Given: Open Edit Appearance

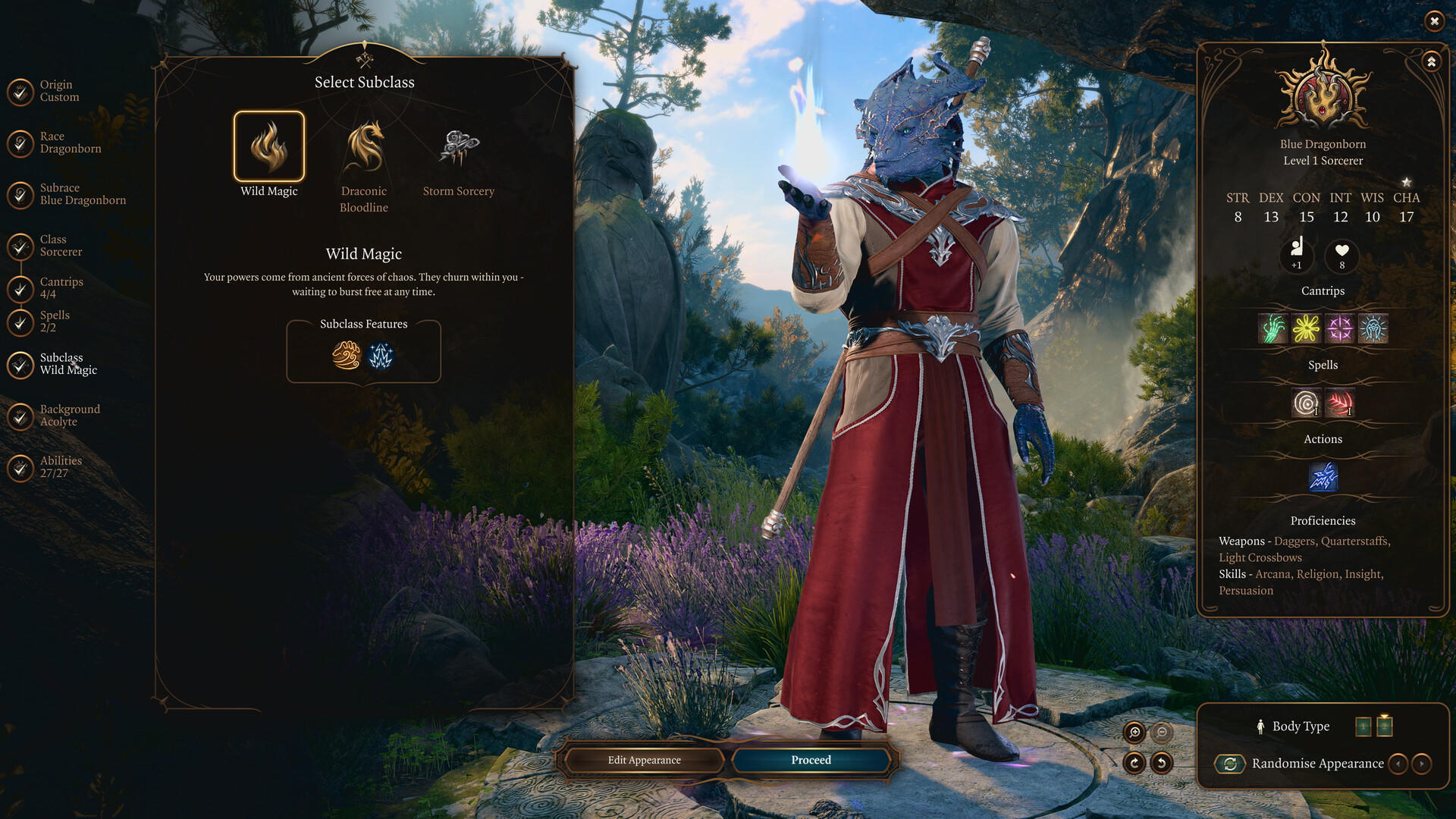Looking at the screenshot, I should click(x=644, y=760).
